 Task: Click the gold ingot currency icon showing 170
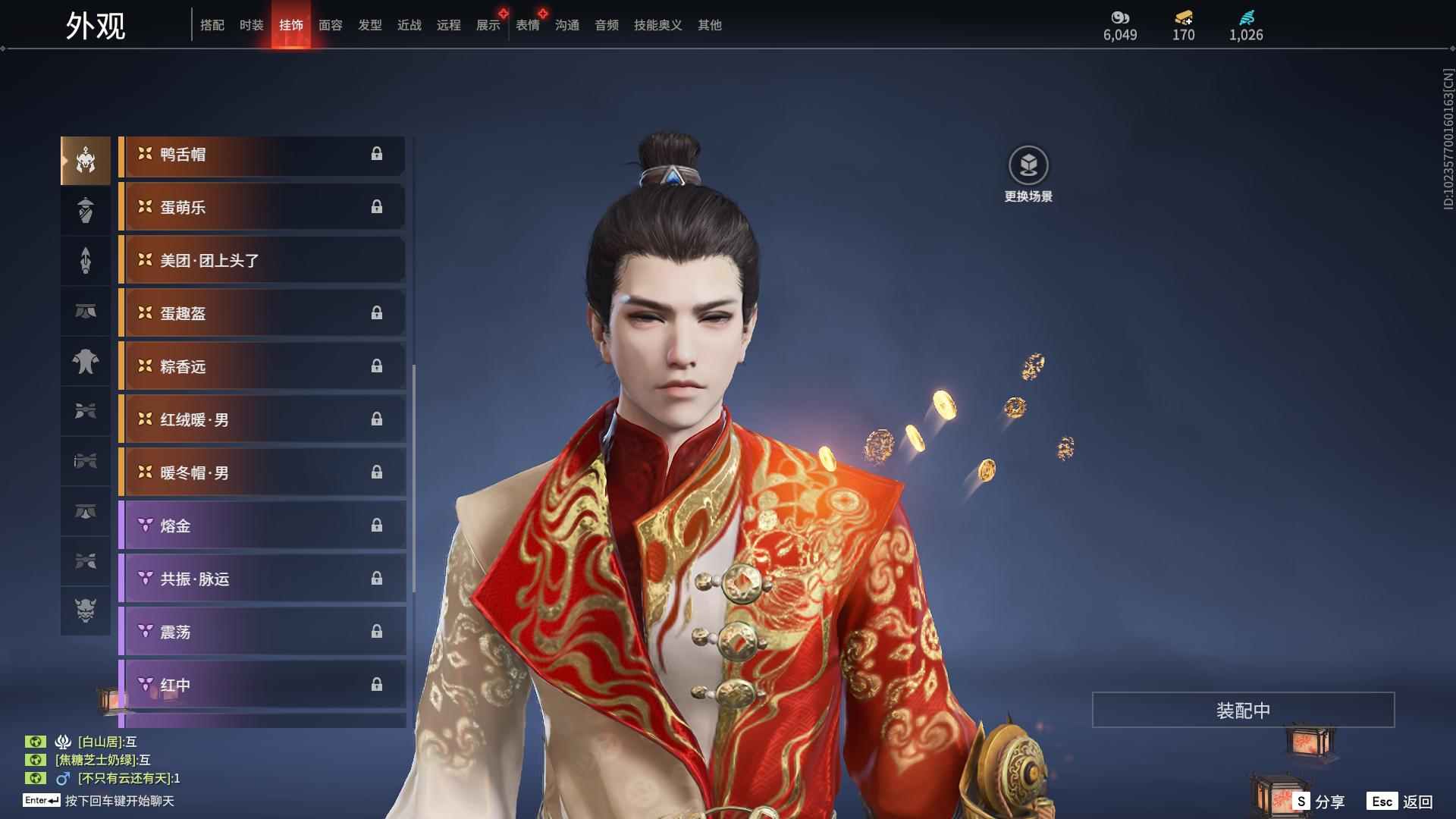point(1183,17)
